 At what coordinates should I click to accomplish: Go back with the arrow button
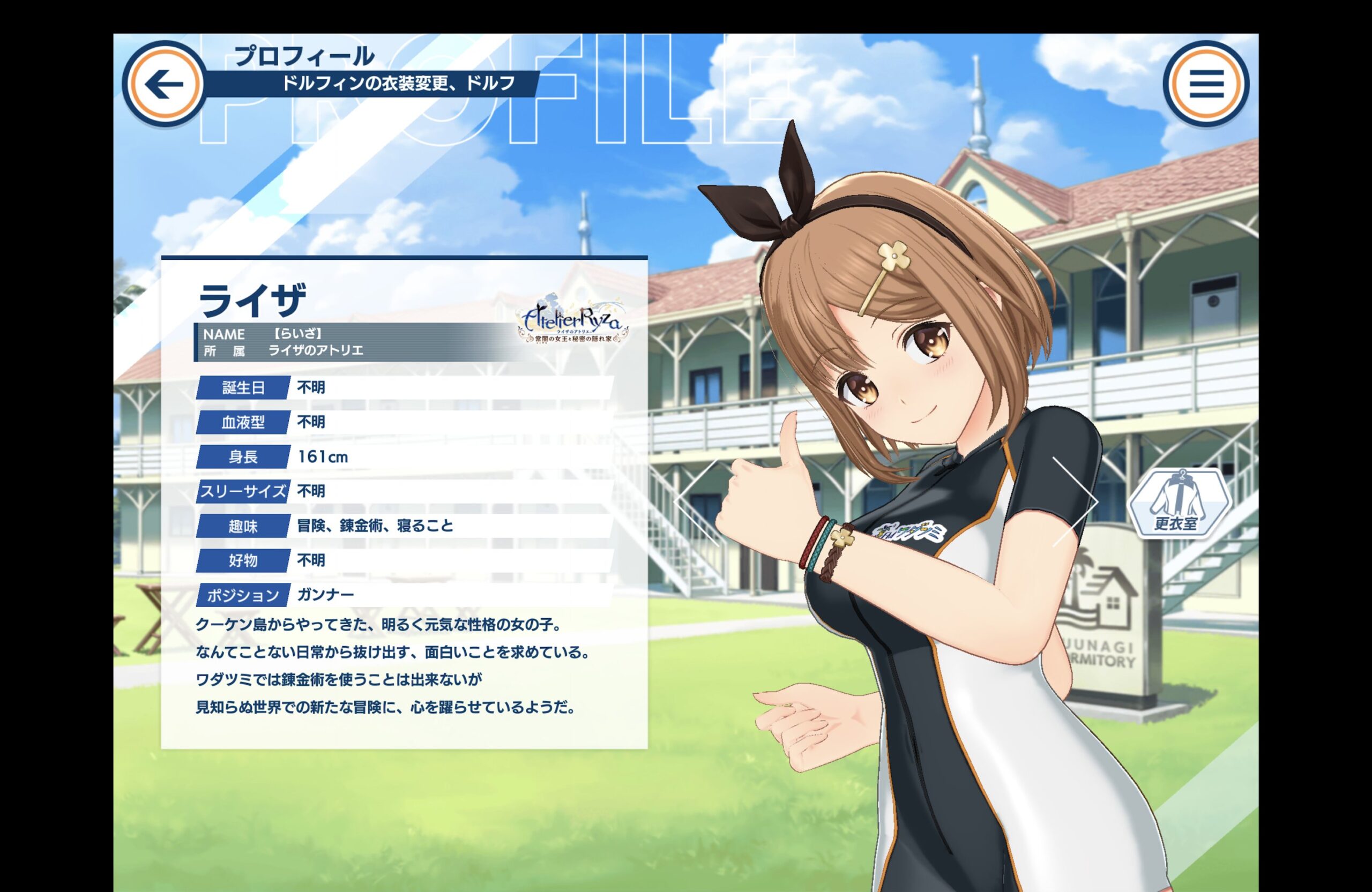tap(165, 84)
